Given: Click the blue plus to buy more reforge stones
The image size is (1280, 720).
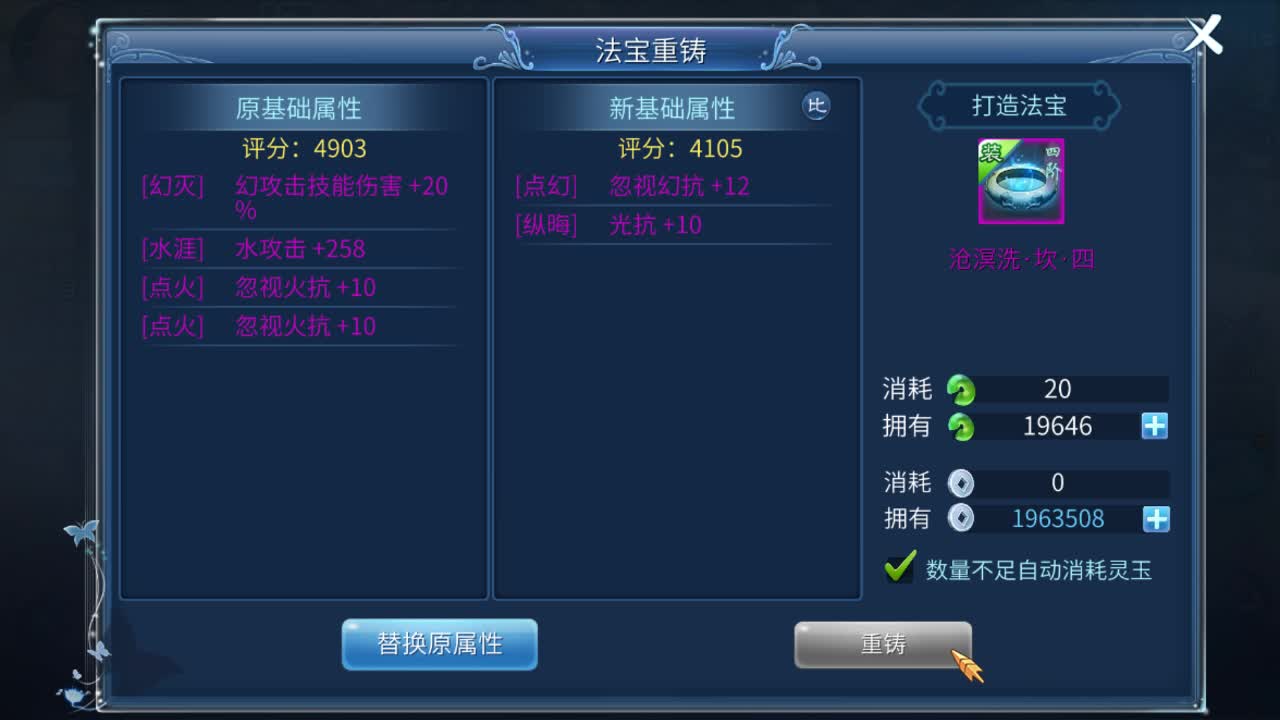Looking at the screenshot, I should [1154, 426].
